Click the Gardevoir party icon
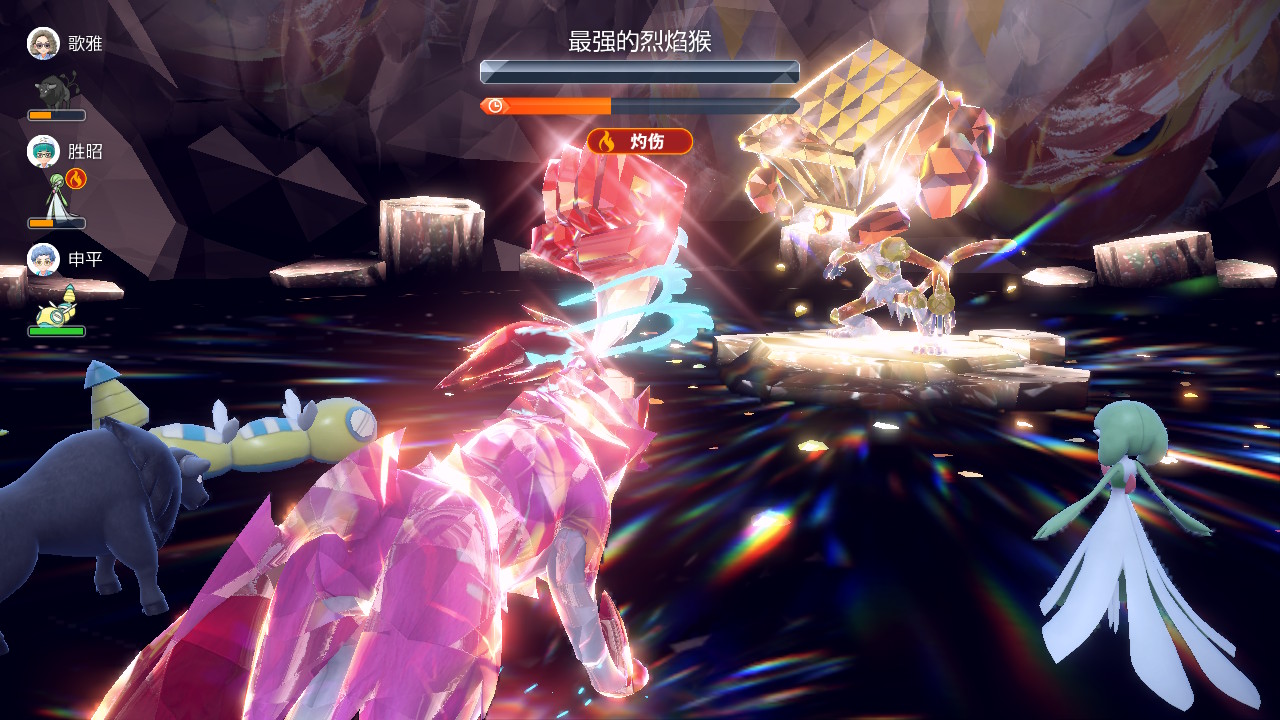Image resolution: width=1280 pixels, height=720 pixels. pos(56,196)
